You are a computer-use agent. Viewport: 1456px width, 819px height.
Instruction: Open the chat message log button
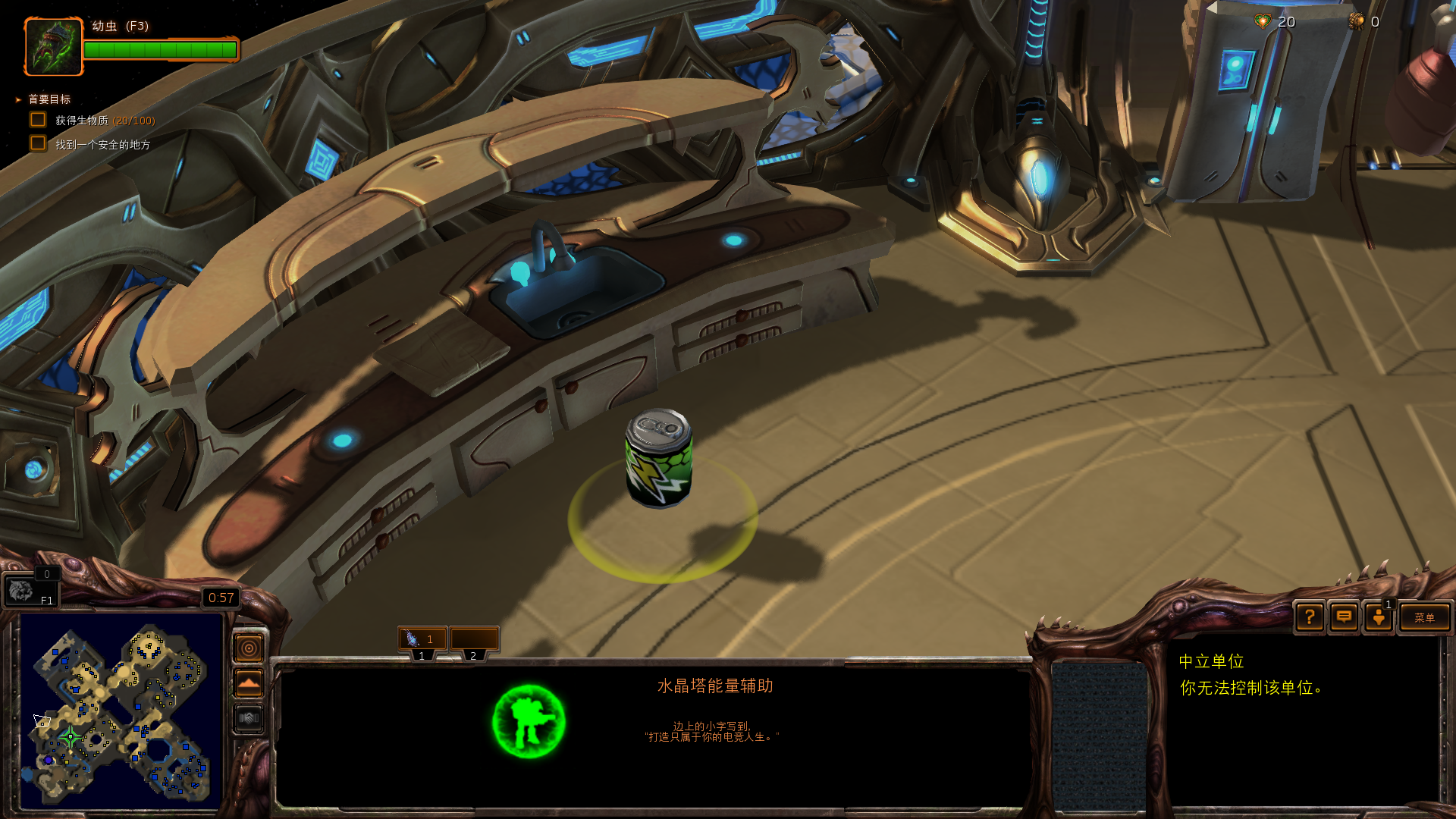(x=1344, y=617)
